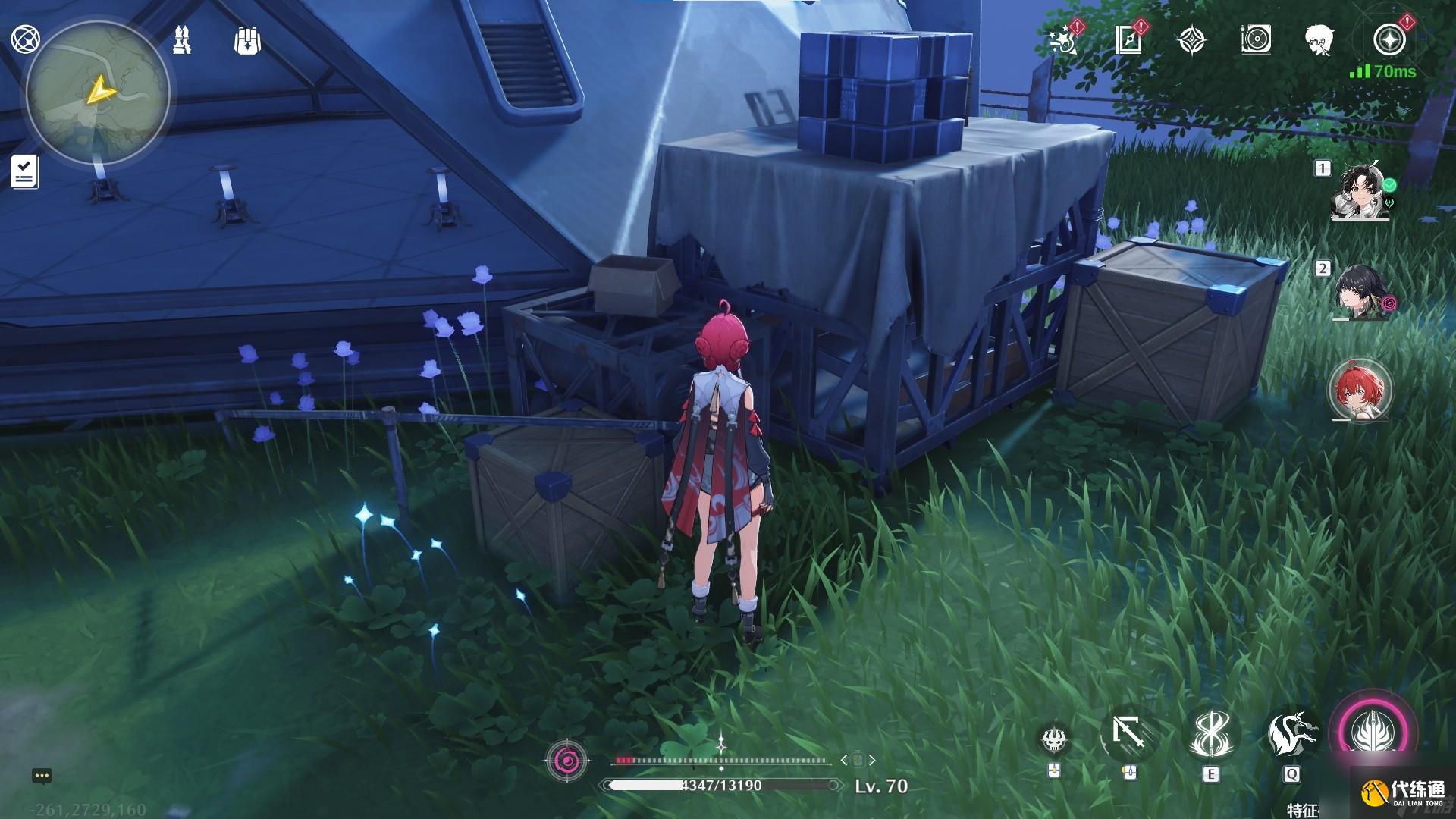
Task: Activate the sword resonance skill icon
Action: [1209, 735]
